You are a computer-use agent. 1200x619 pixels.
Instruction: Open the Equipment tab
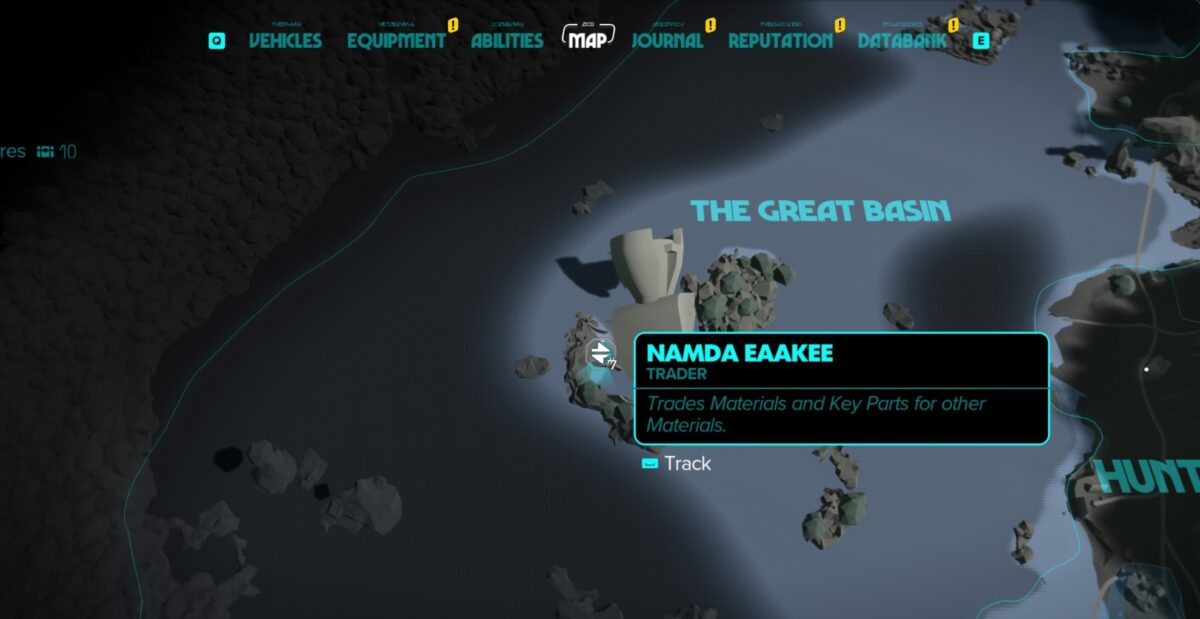tap(396, 41)
